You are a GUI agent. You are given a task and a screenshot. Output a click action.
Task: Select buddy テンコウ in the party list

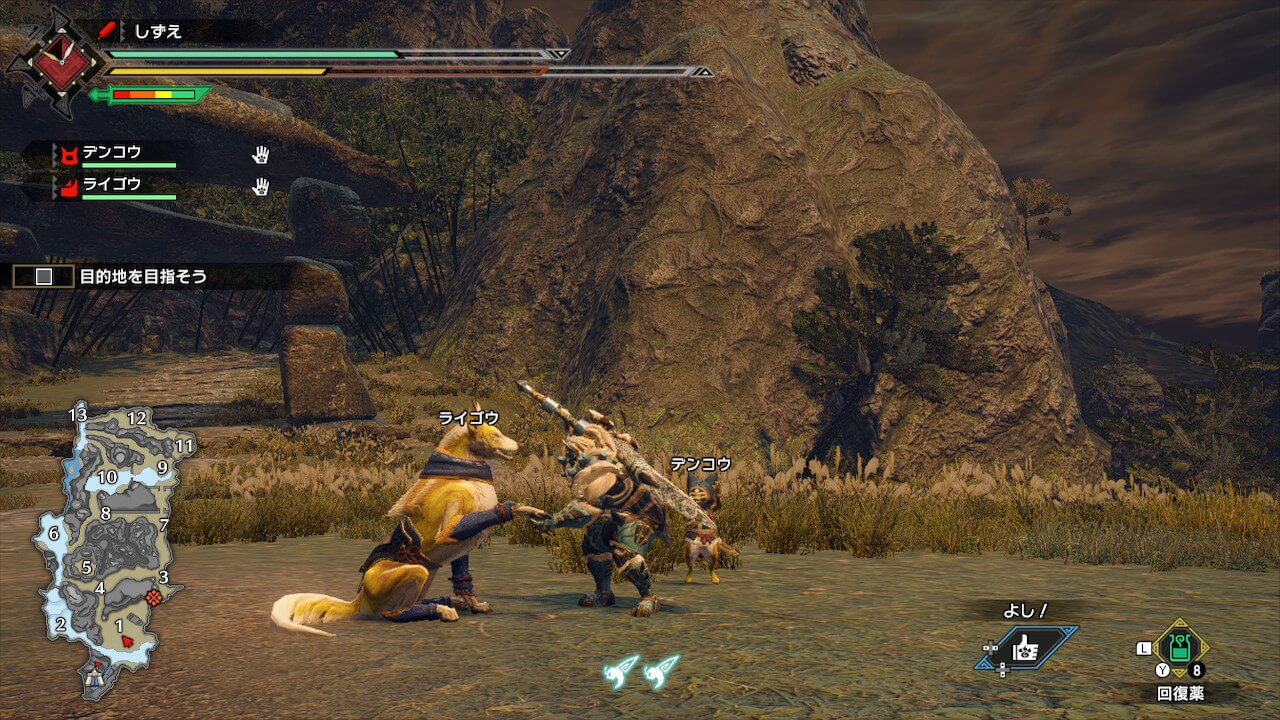[x=112, y=154]
